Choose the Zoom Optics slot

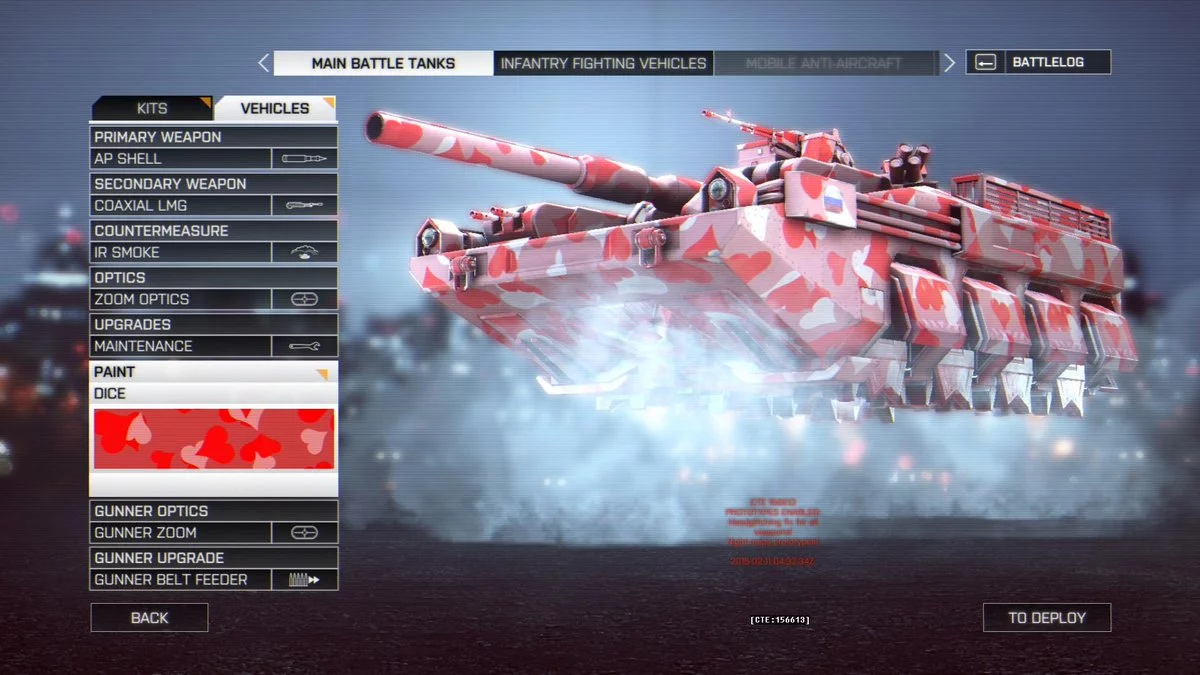tap(214, 299)
